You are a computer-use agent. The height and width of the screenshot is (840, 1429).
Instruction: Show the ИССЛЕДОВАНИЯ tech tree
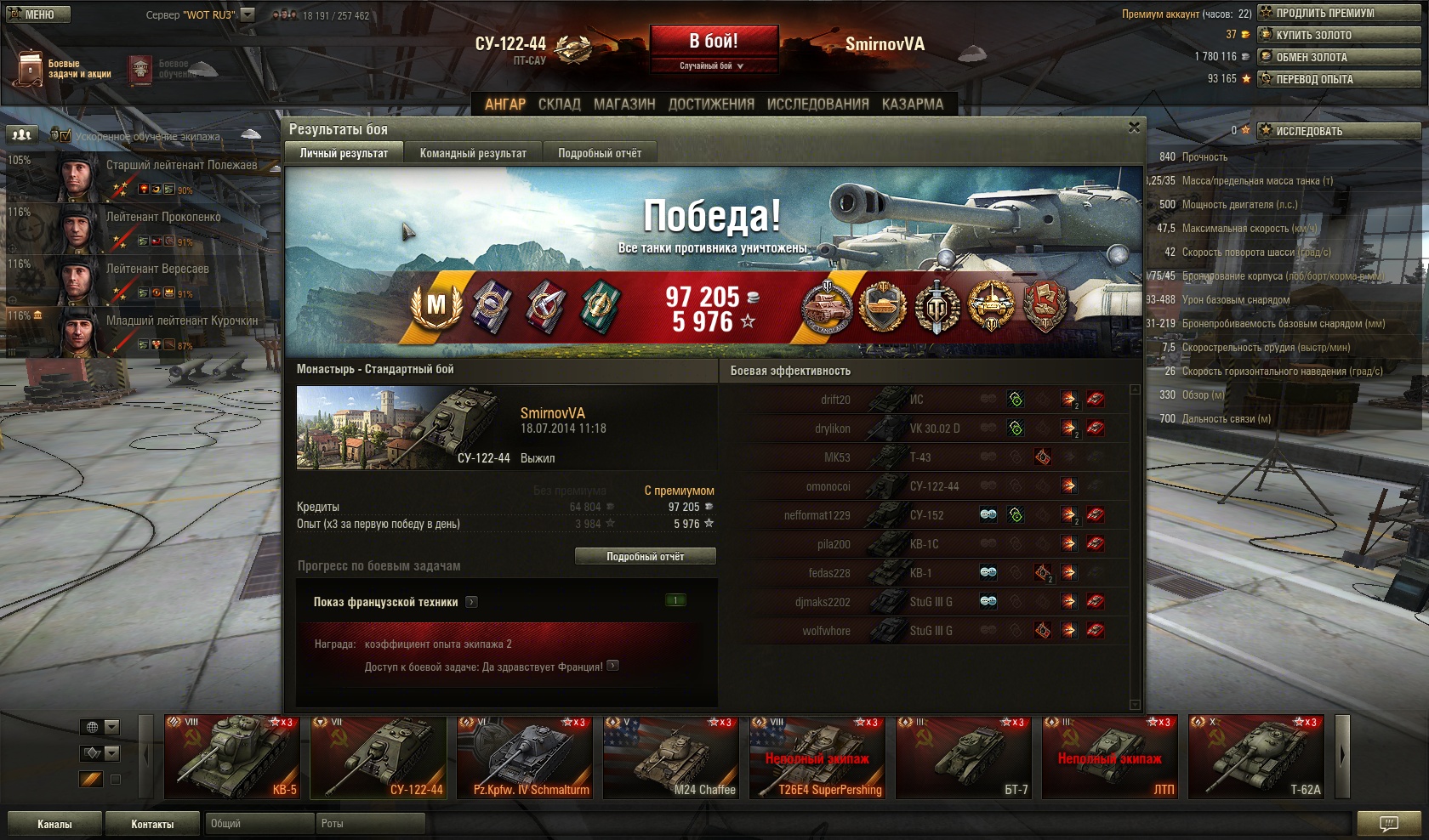817,104
